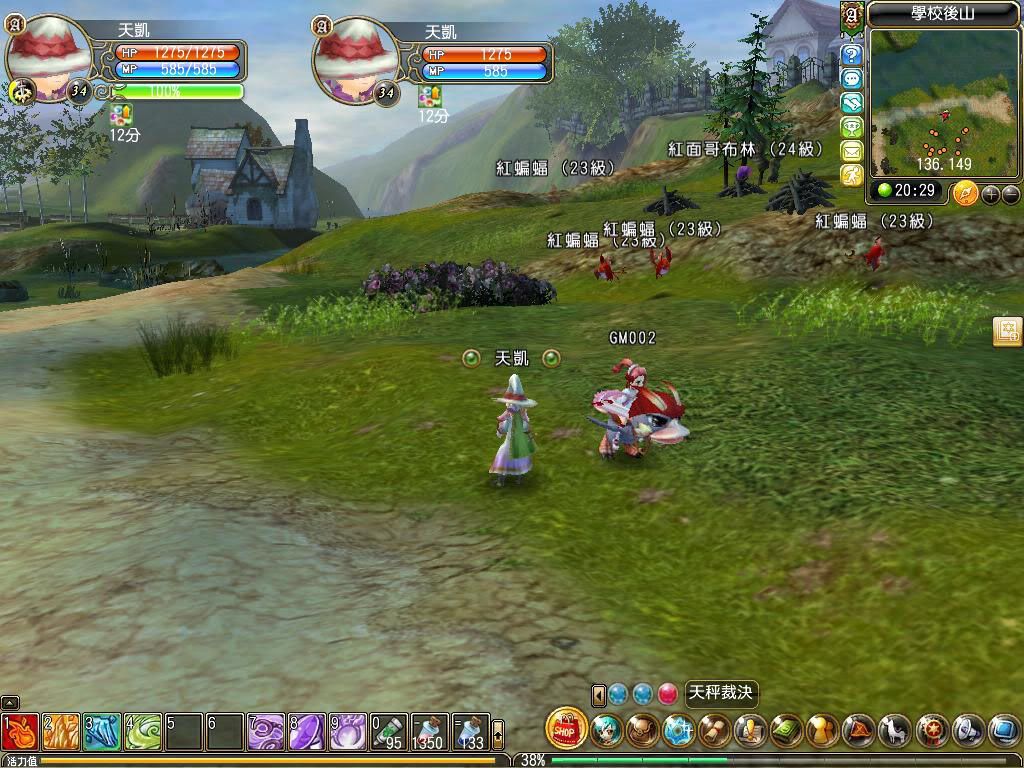Image resolution: width=1024 pixels, height=768 pixels.
Task: Open the blue computer monitor system menu
Action: (x=1003, y=730)
